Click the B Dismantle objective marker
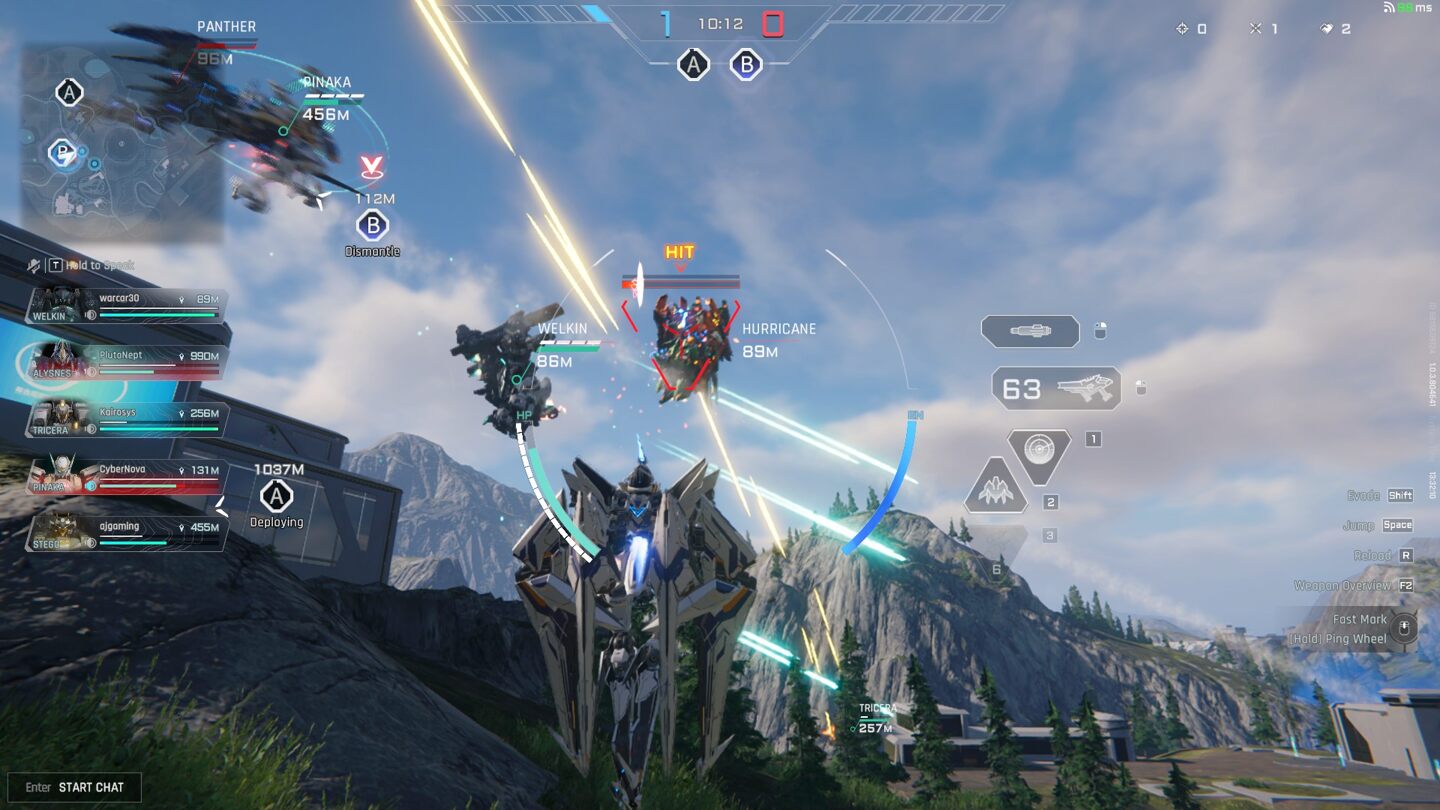The height and width of the screenshot is (810, 1440). pos(372,225)
